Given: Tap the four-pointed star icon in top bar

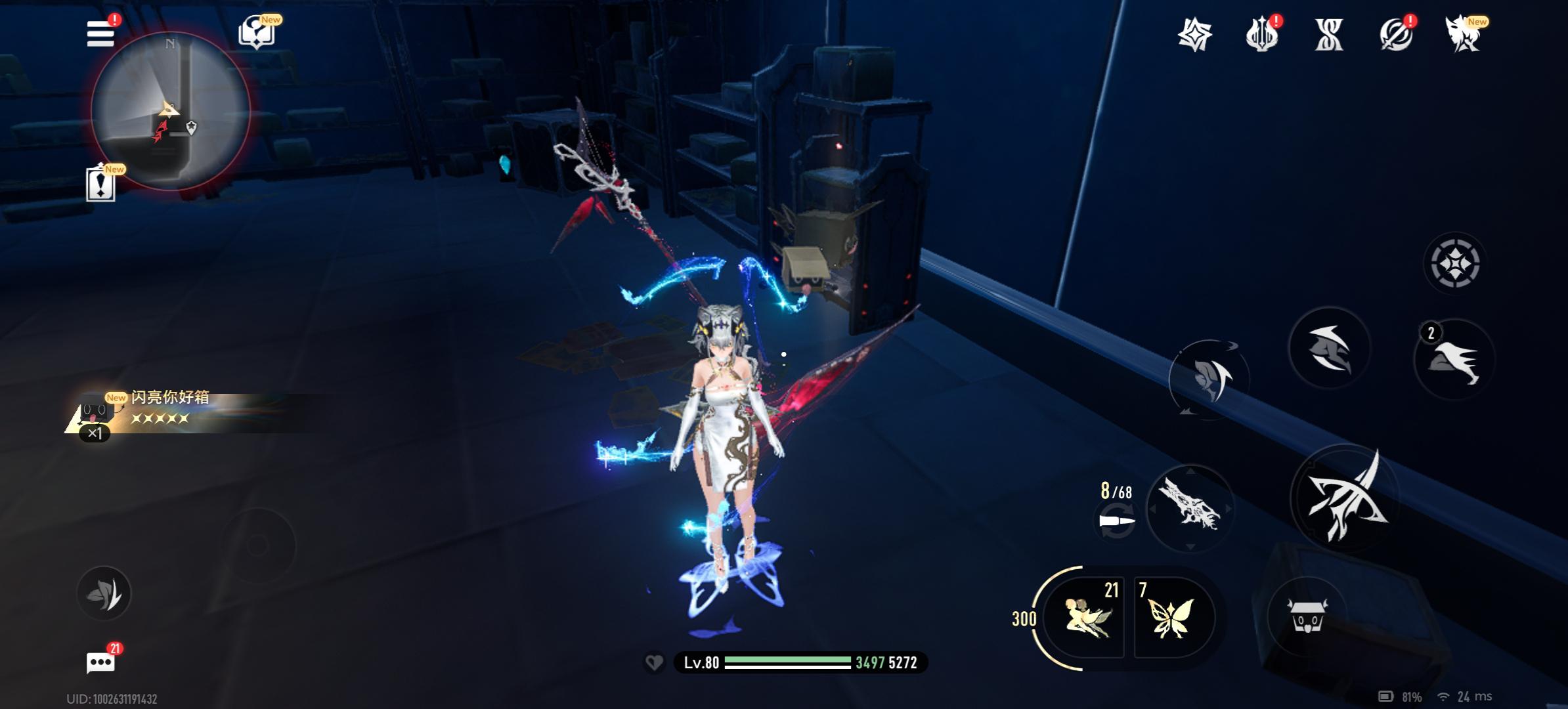Looking at the screenshot, I should point(1194,34).
